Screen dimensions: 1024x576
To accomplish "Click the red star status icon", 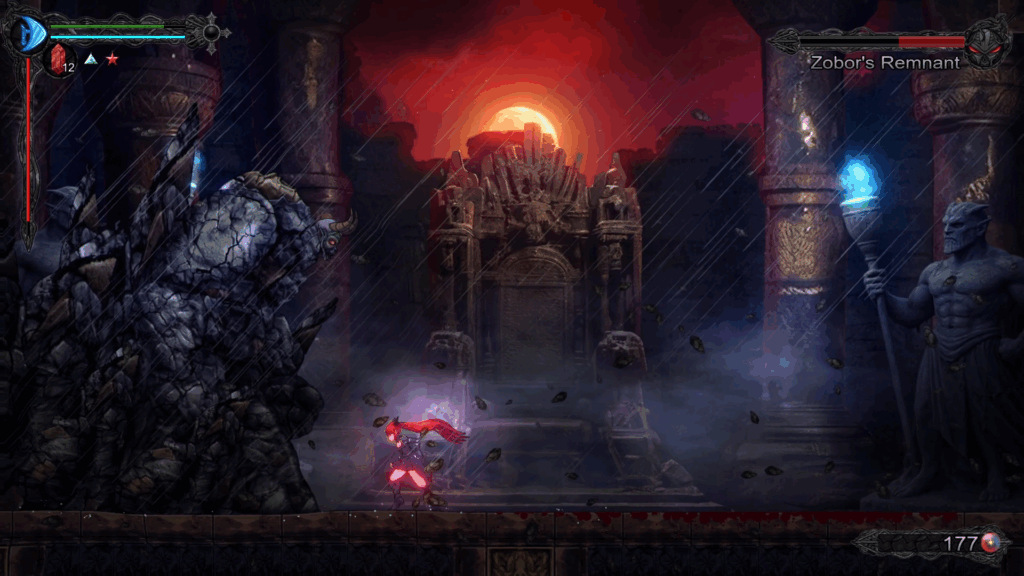I will [112, 60].
